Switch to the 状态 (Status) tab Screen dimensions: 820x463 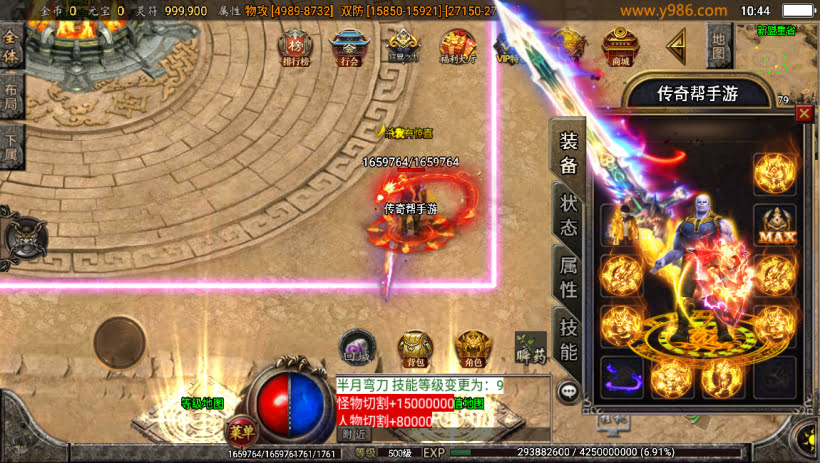pos(568,213)
